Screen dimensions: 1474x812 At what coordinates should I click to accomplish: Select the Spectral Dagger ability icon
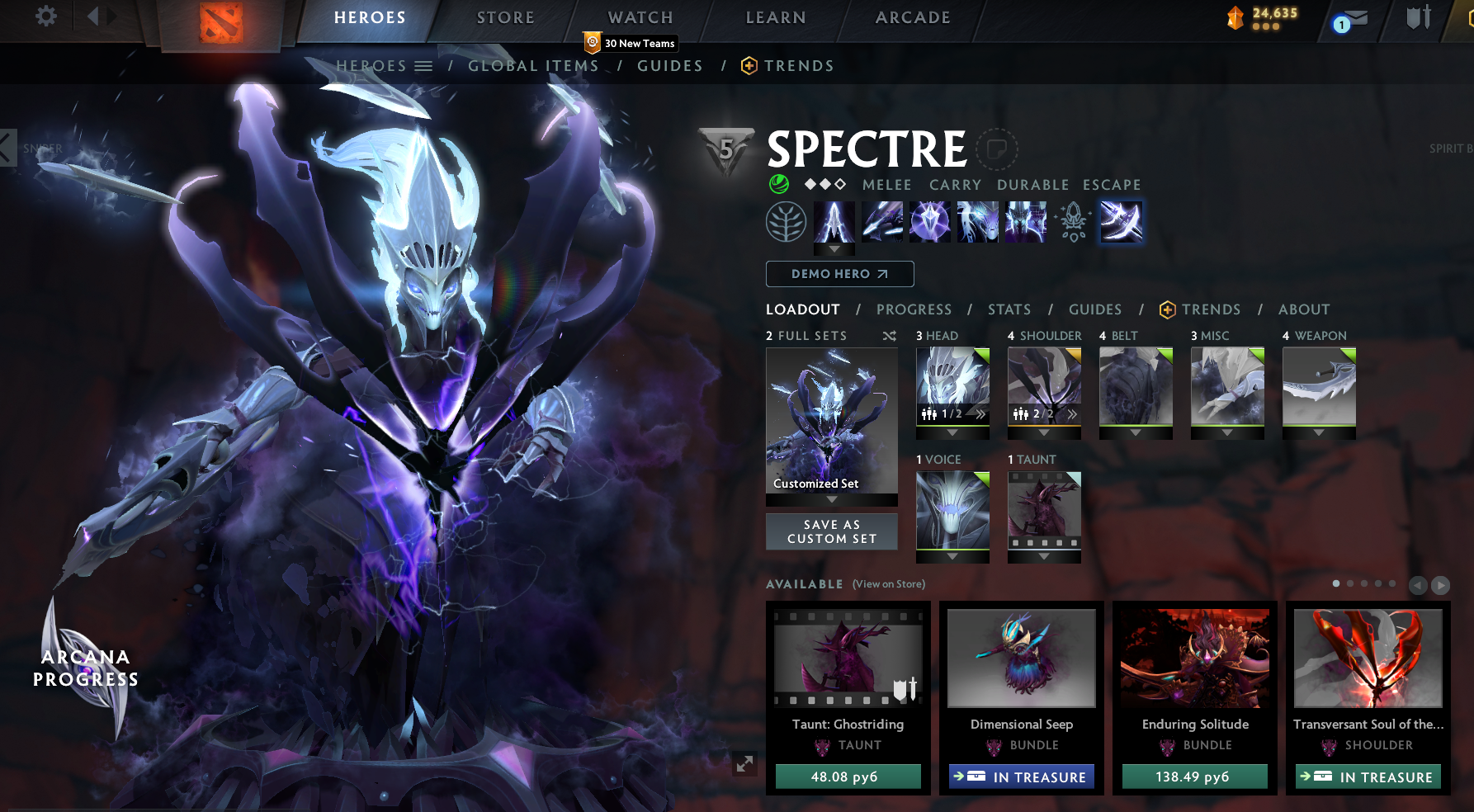834,222
